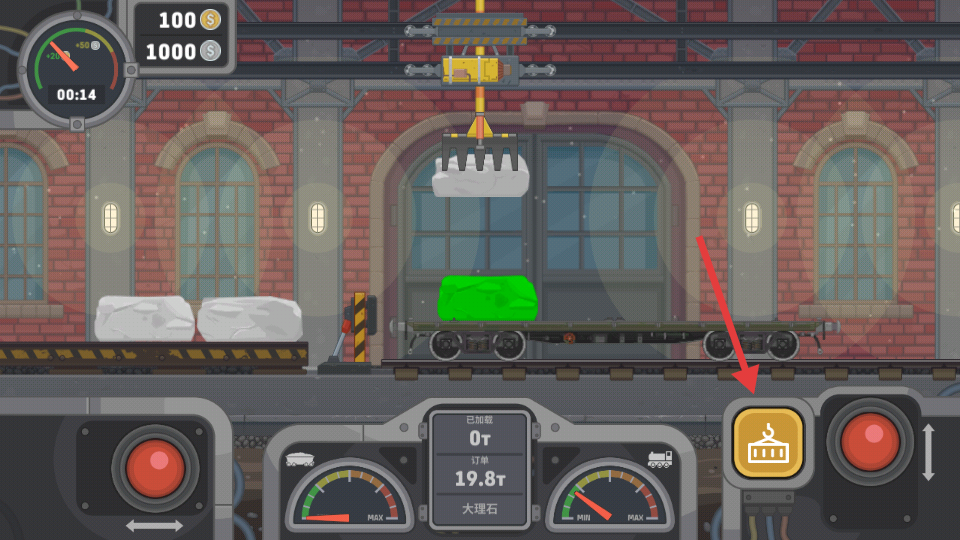Screen dimensions: 960x540
Task: Tap the red vertical movement button
Action: click(x=868, y=441)
